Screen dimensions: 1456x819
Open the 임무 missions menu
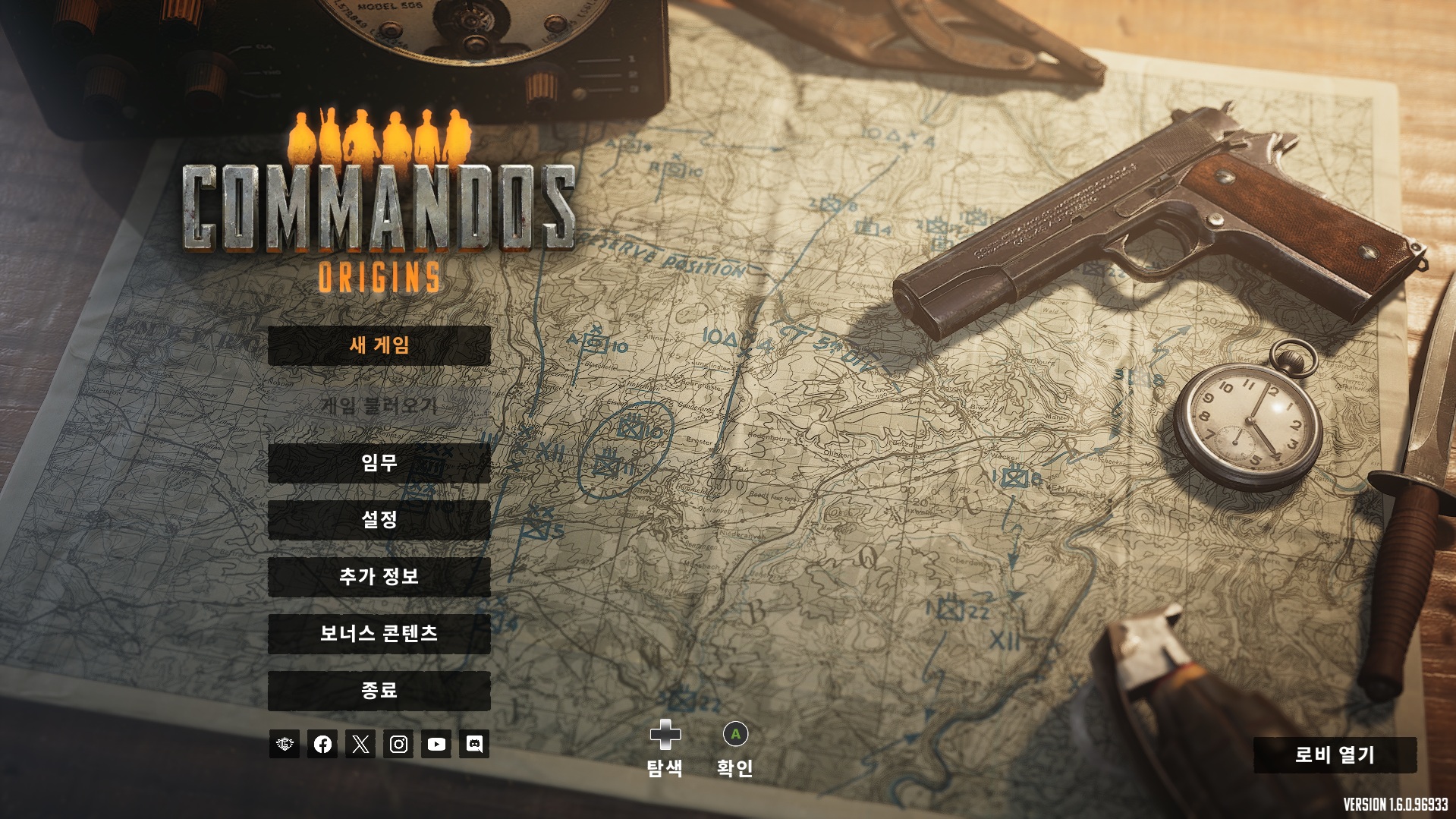click(x=379, y=462)
